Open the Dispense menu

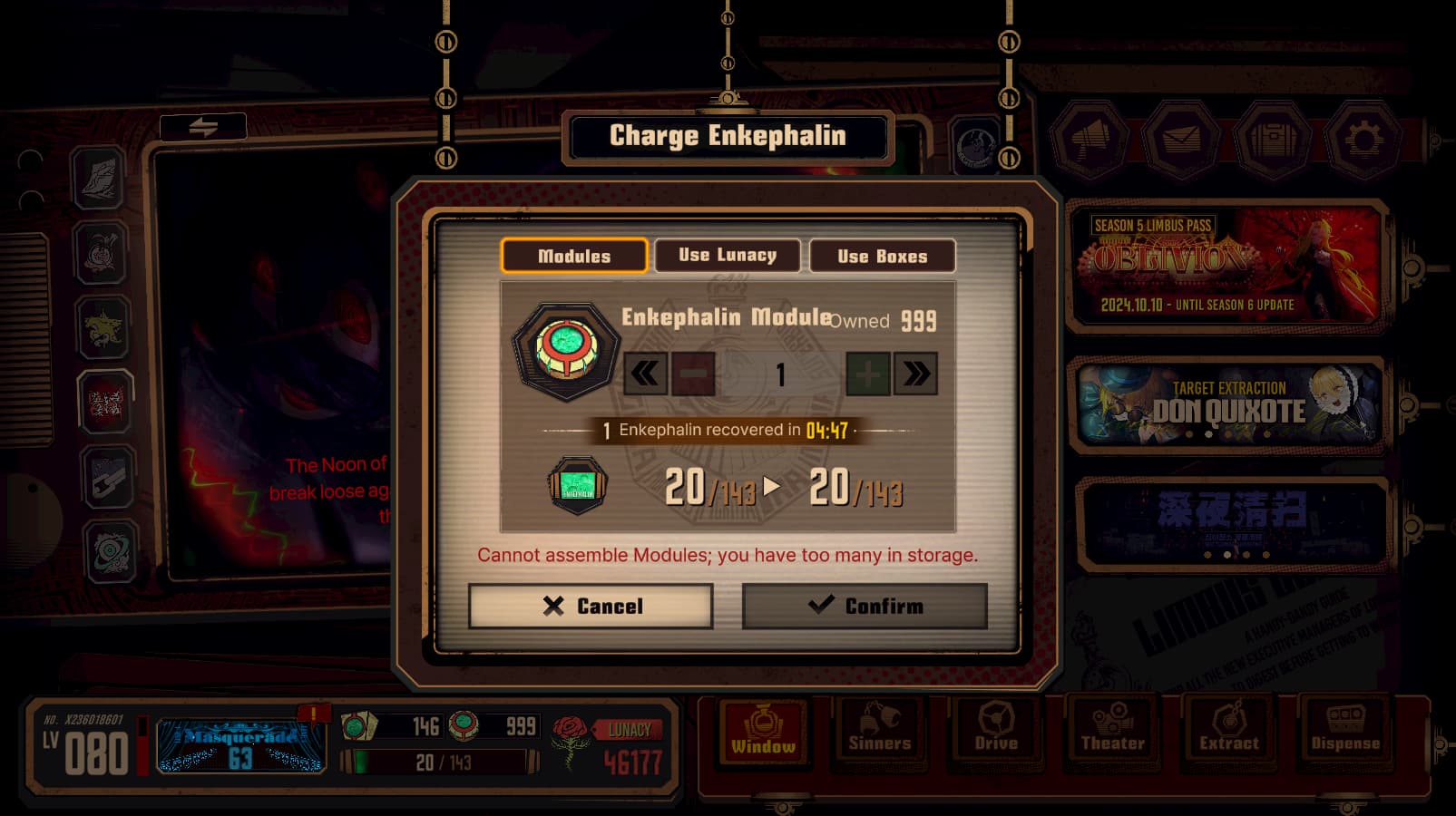tap(1344, 729)
